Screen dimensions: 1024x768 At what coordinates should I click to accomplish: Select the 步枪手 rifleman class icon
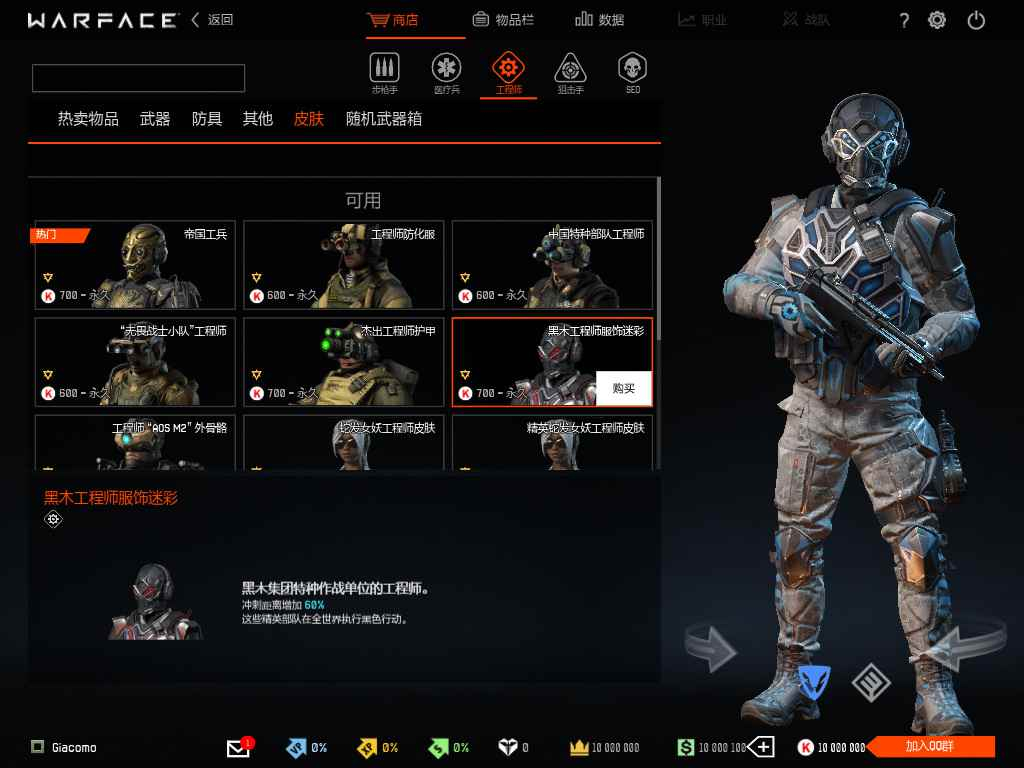pos(384,74)
